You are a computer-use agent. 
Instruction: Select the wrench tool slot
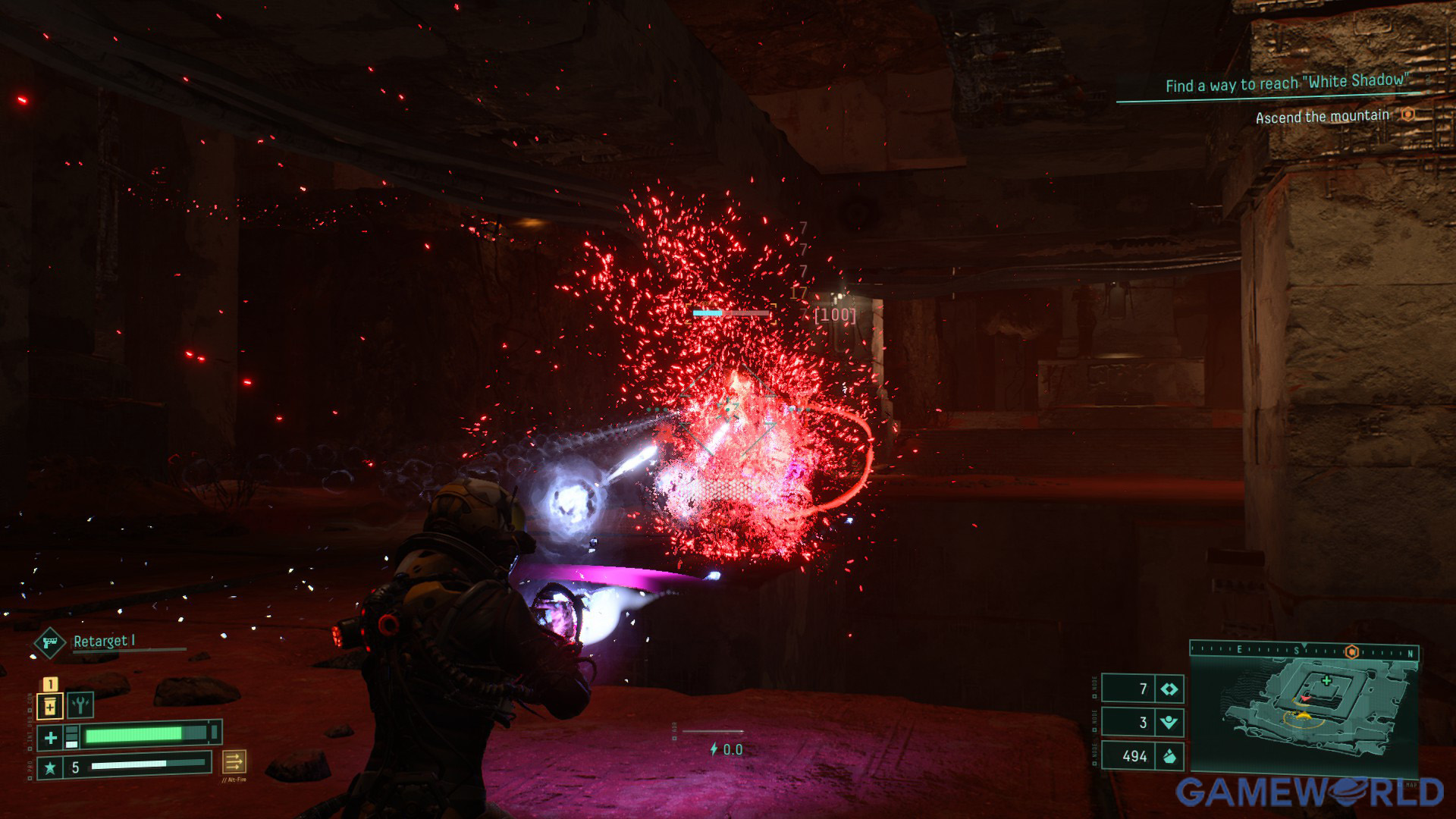tap(80, 704)
